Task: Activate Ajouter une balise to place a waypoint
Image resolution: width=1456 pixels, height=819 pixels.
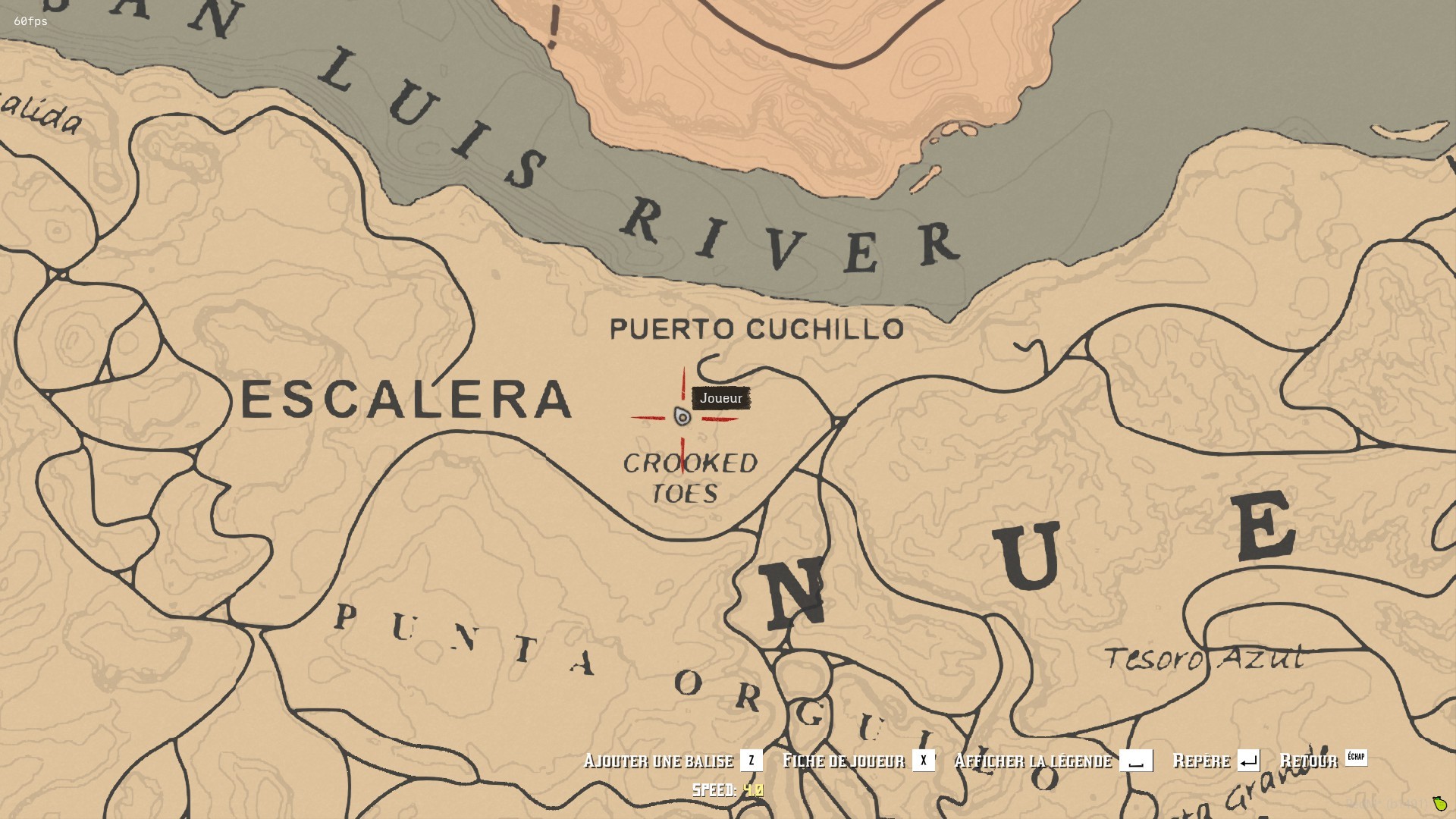Action: 659,761
